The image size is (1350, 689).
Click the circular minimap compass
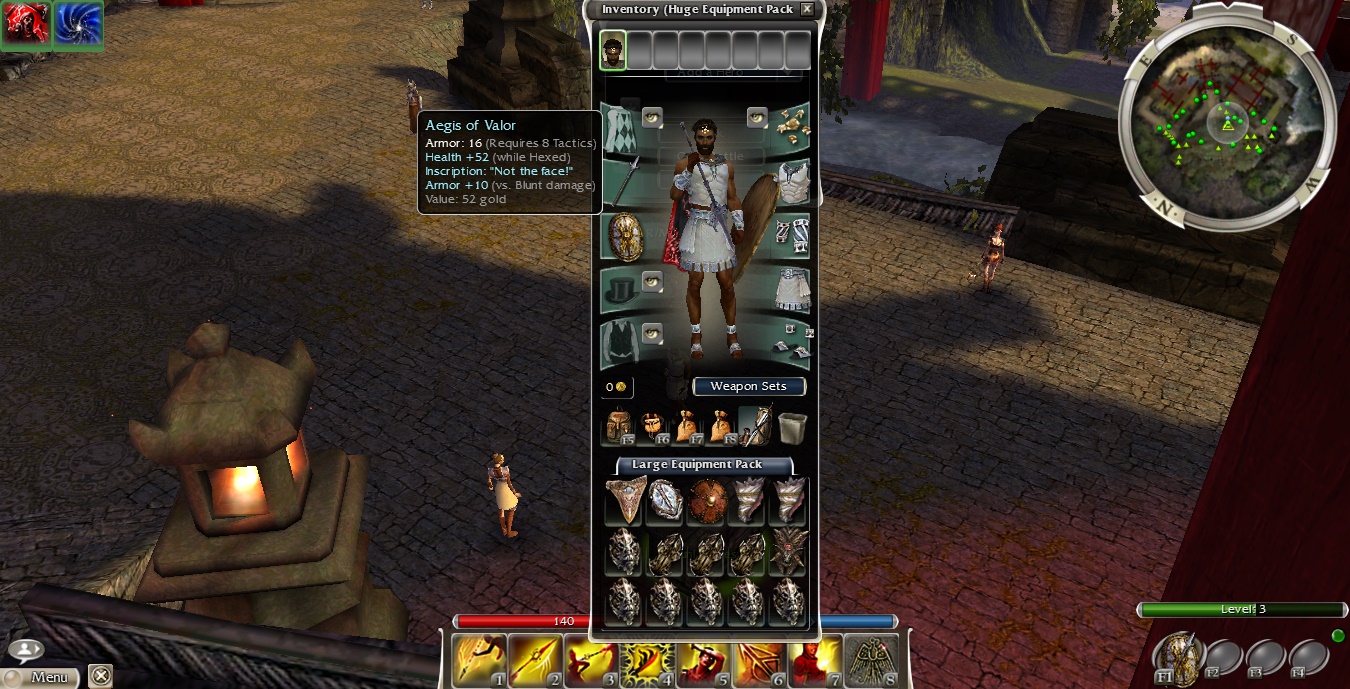coord(1226,124)
